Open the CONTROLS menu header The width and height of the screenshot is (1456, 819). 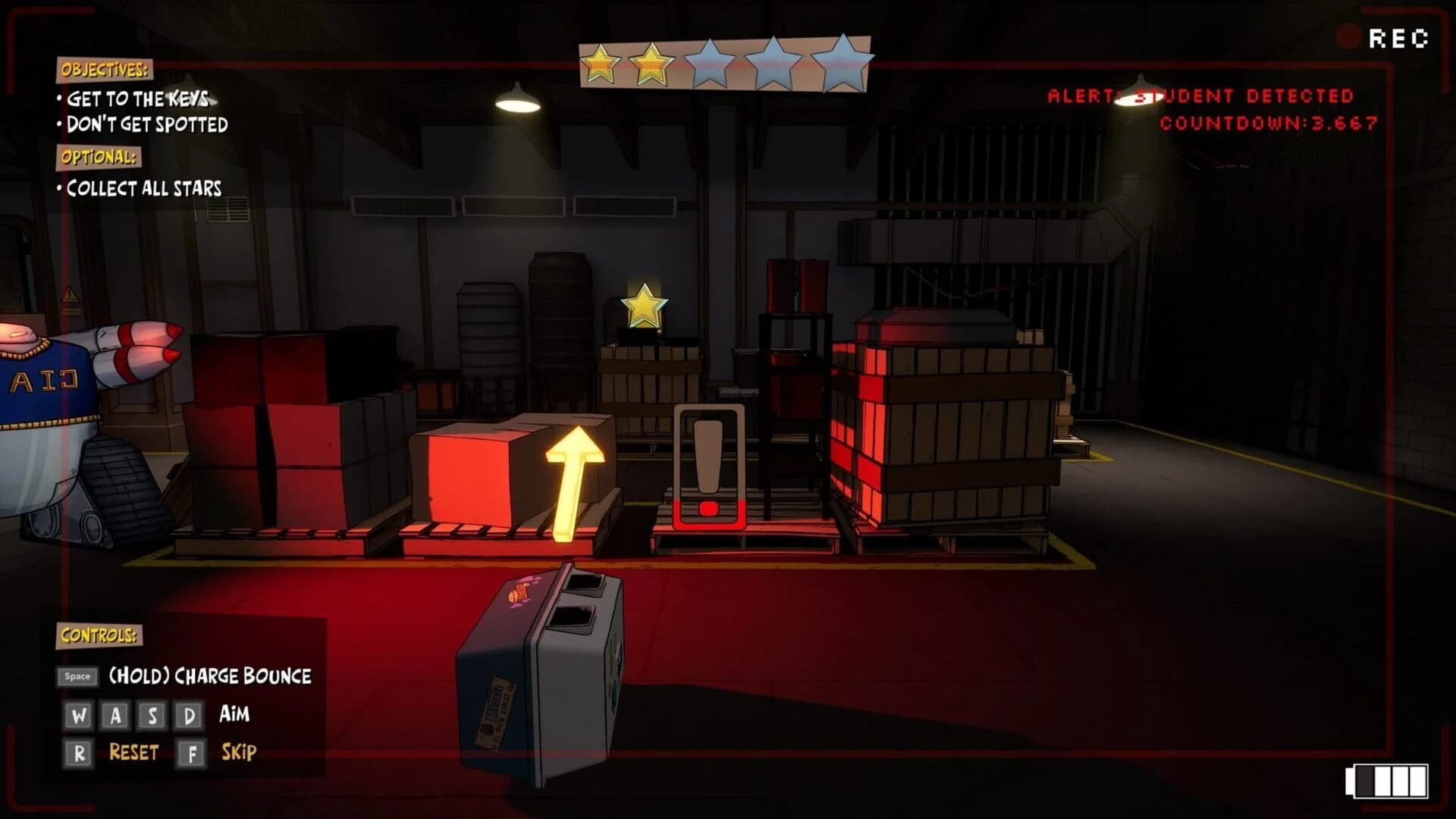pyautogui.click(x=99, y=635)
